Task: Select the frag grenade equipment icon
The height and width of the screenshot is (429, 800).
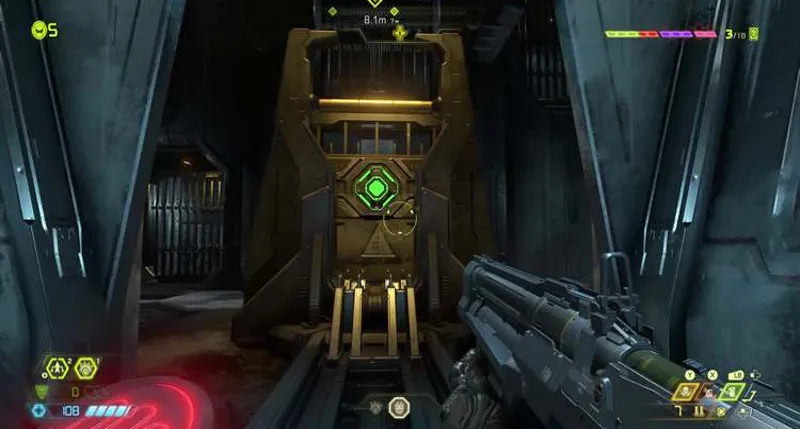Action: click(x=57, y=368)
